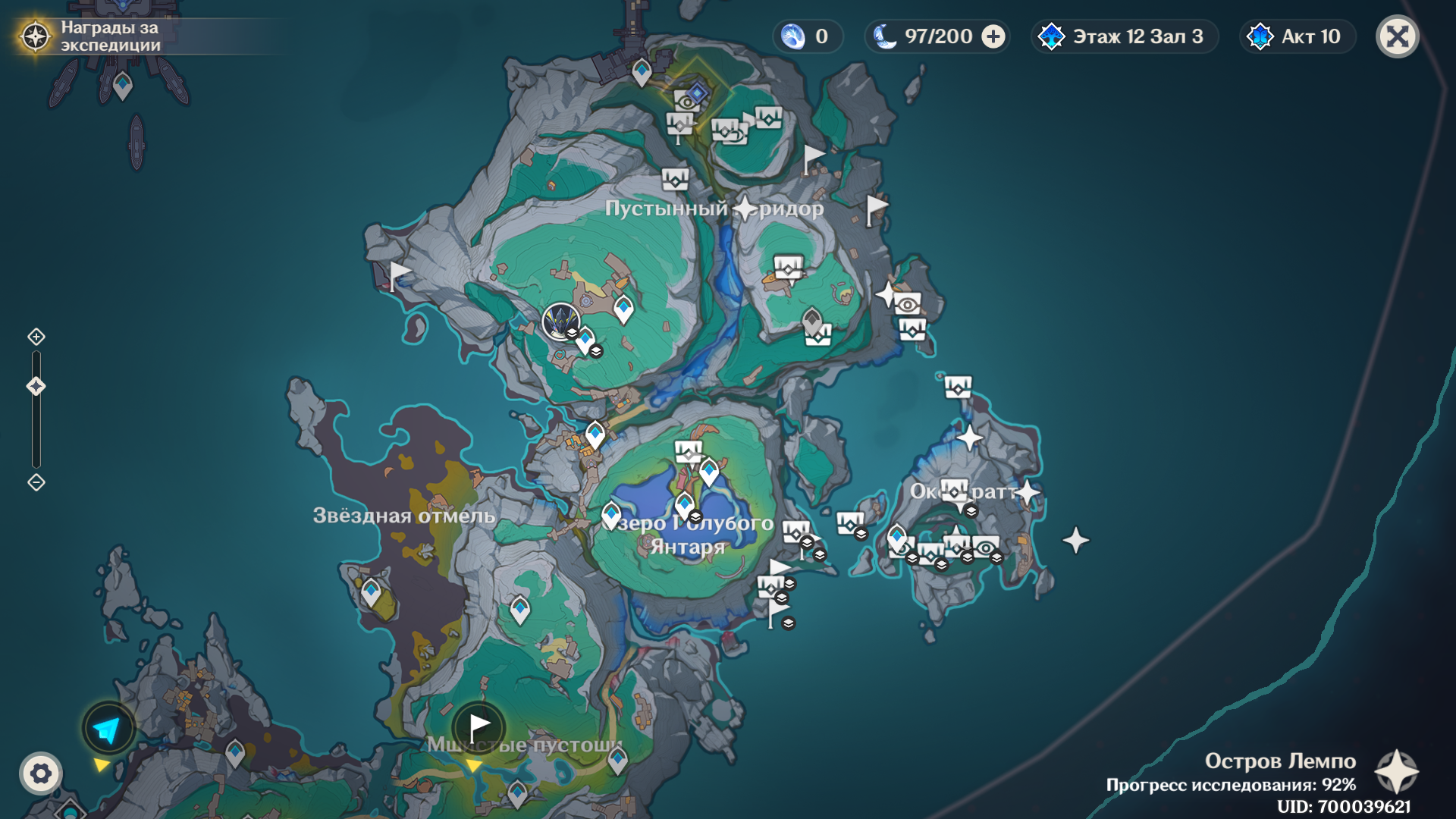This screenshot has width=1456, height=819.
Task: Zoom in the map with the plus control
Action: (36, 337)
